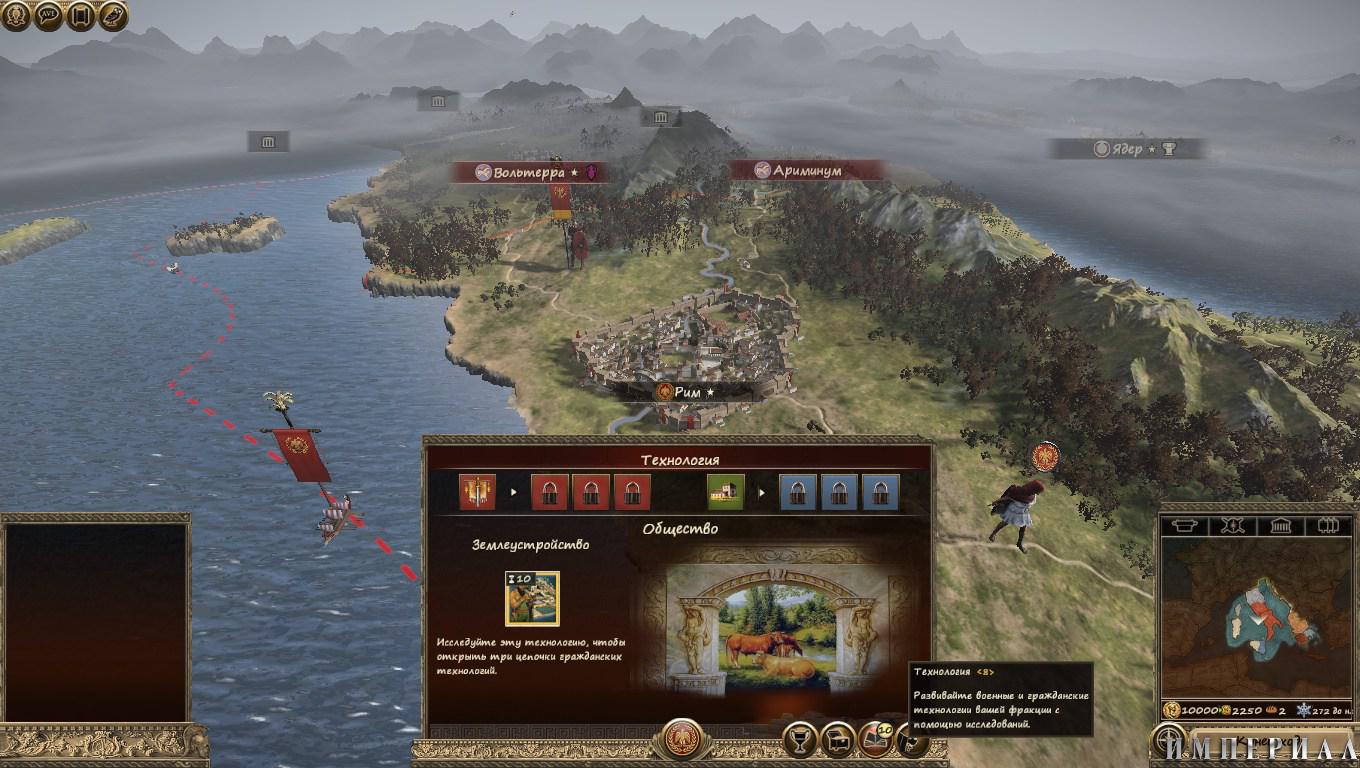Screen dimensions: 1360x768
Task: Select the first minimap filter tab
Action: click(1185, 526)
